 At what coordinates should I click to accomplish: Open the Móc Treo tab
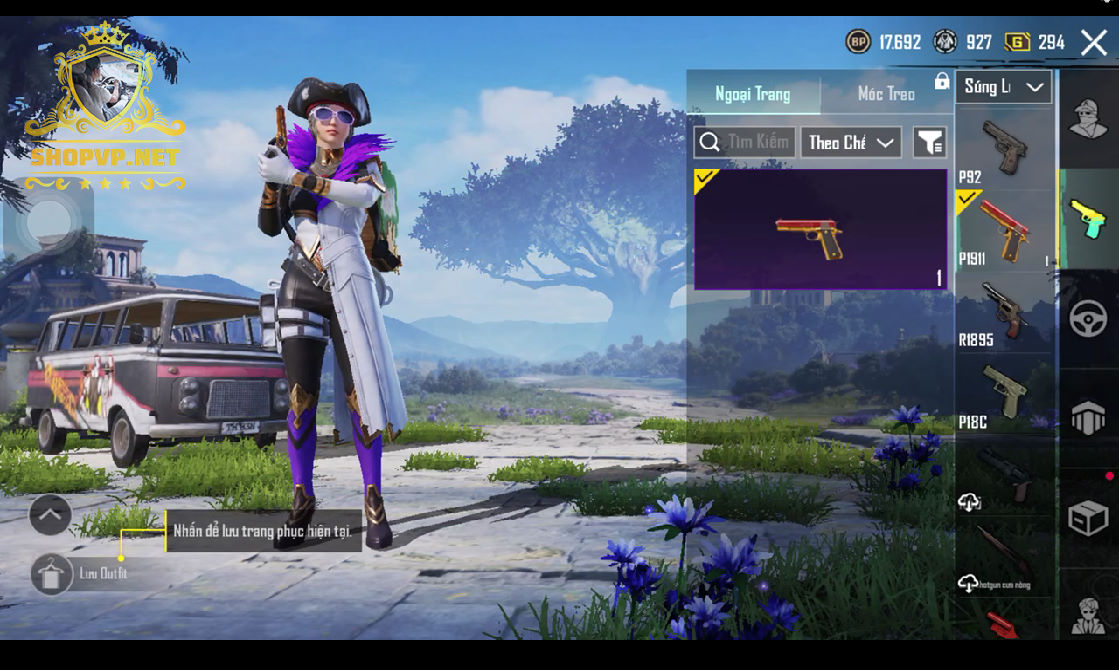coord(886,94)
